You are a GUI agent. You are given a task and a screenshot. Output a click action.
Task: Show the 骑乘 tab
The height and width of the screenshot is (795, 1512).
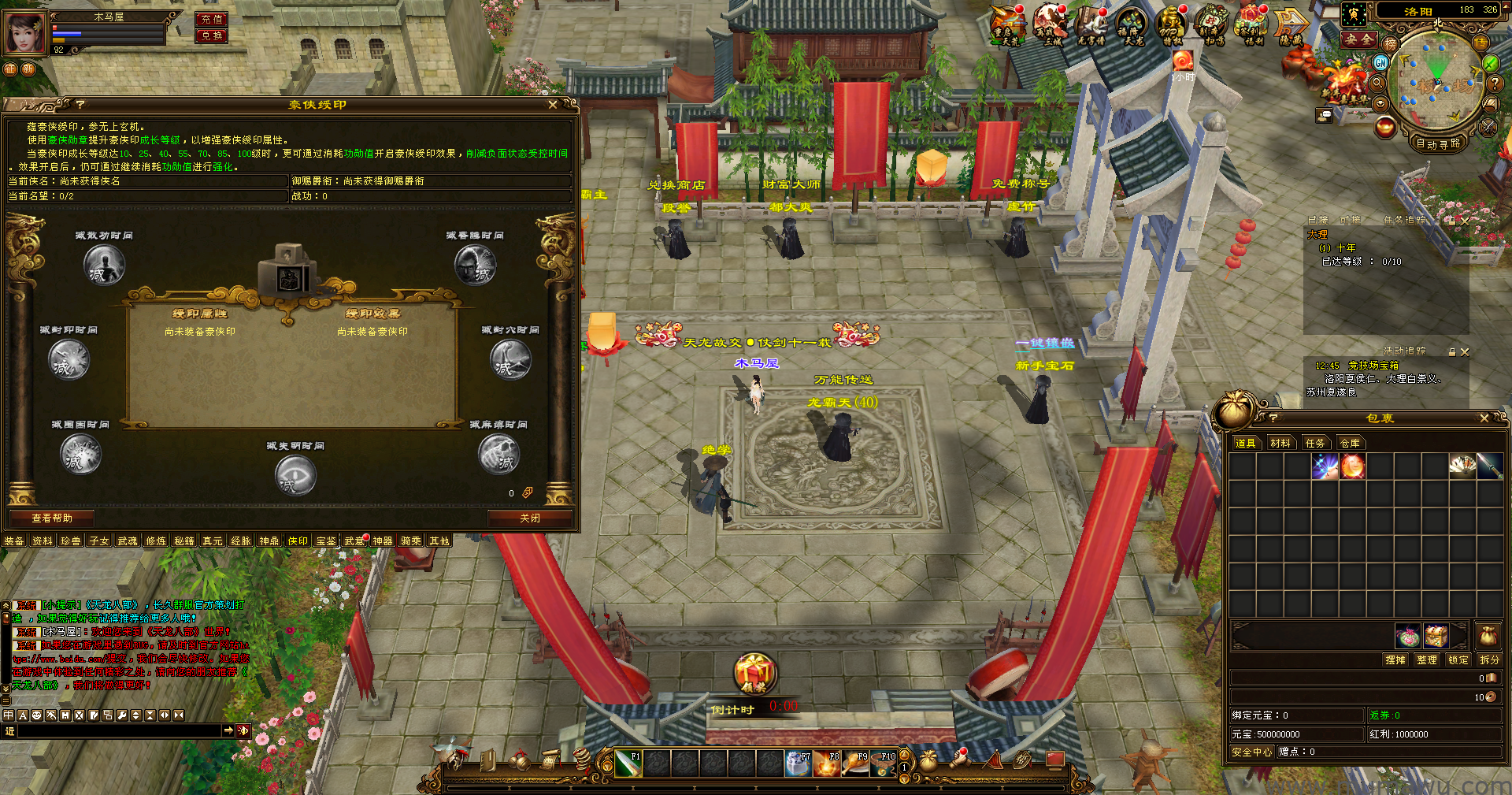tap(411, 541)
